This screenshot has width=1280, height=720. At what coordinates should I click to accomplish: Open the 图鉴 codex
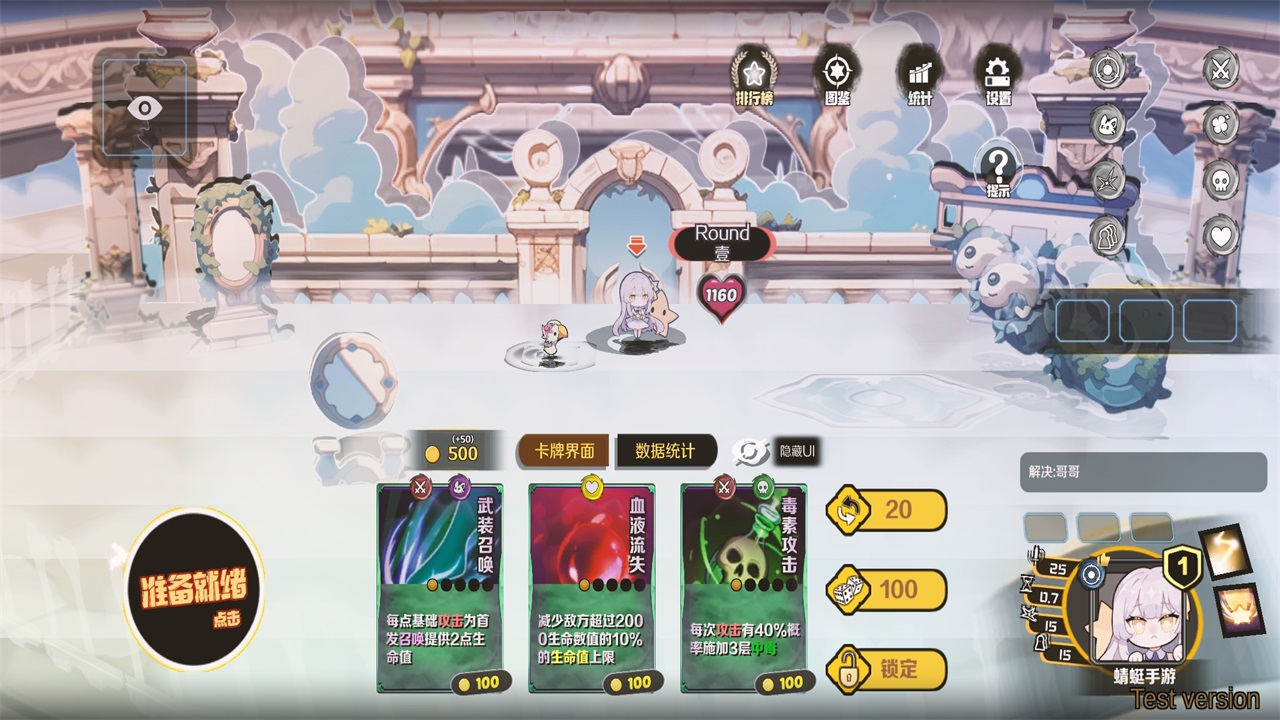pyautogui.click(x=837, y=76)
